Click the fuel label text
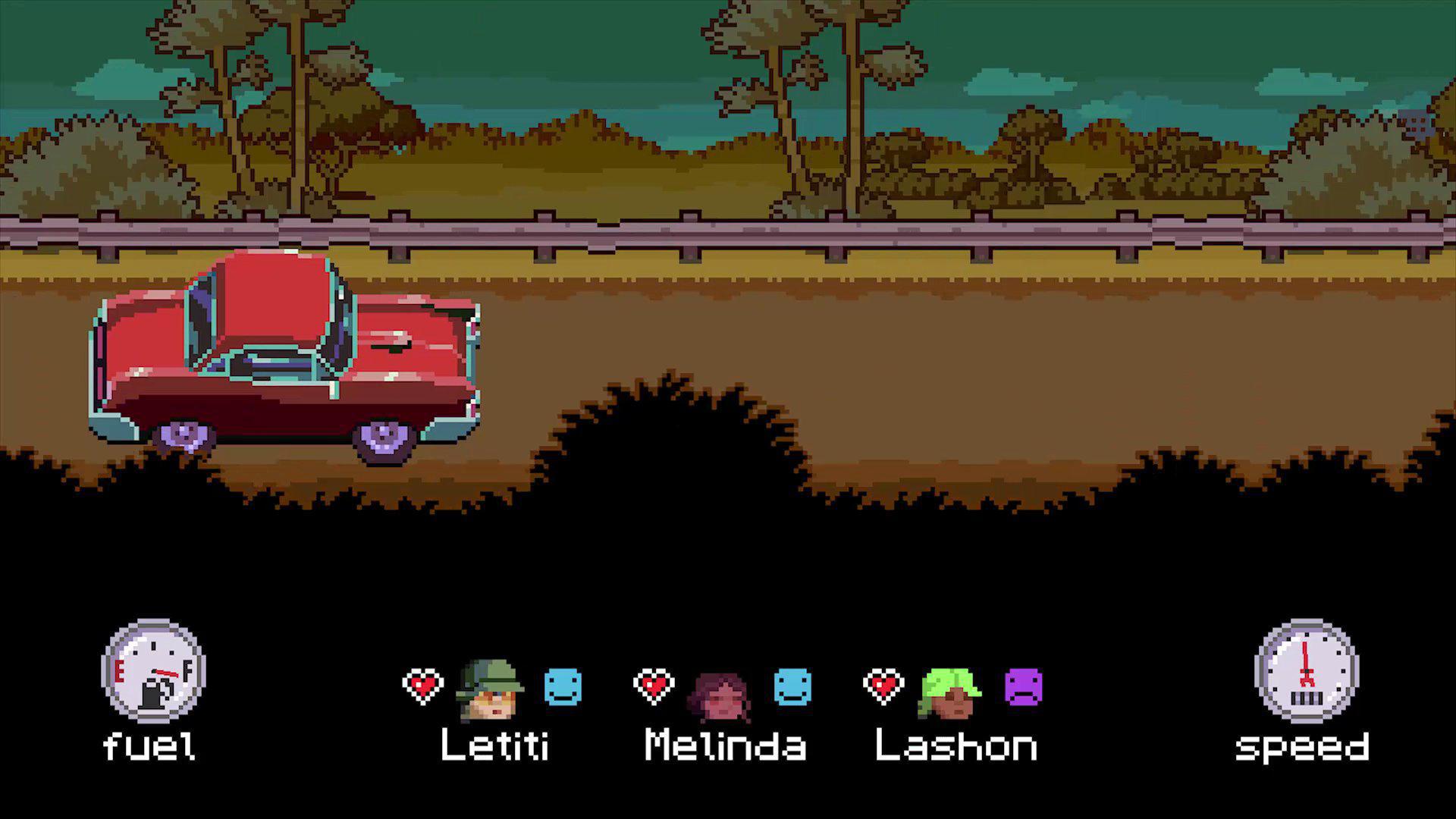 (x=150, y=747)
